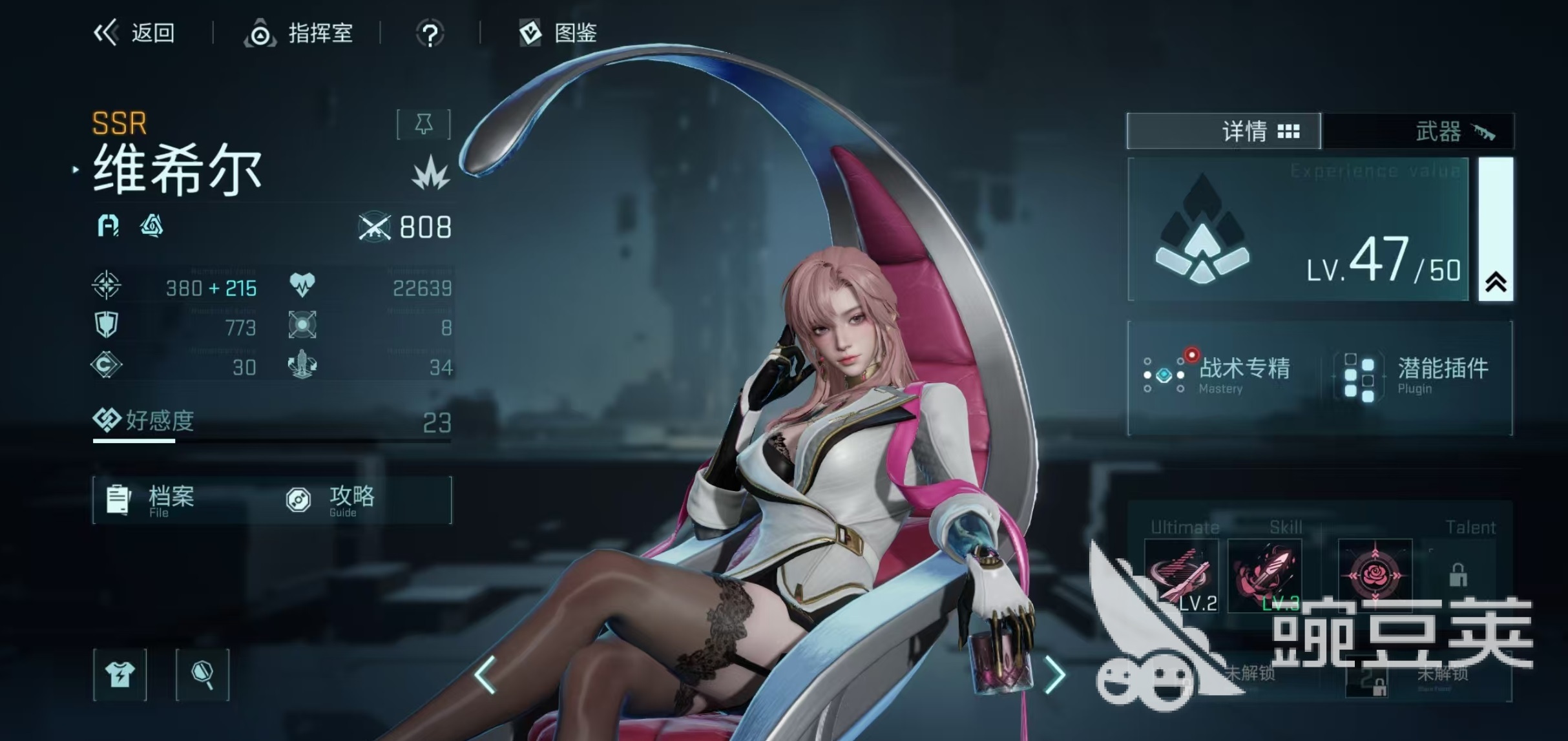
Task: Open the 指挥室 command room
Action: 299,33
